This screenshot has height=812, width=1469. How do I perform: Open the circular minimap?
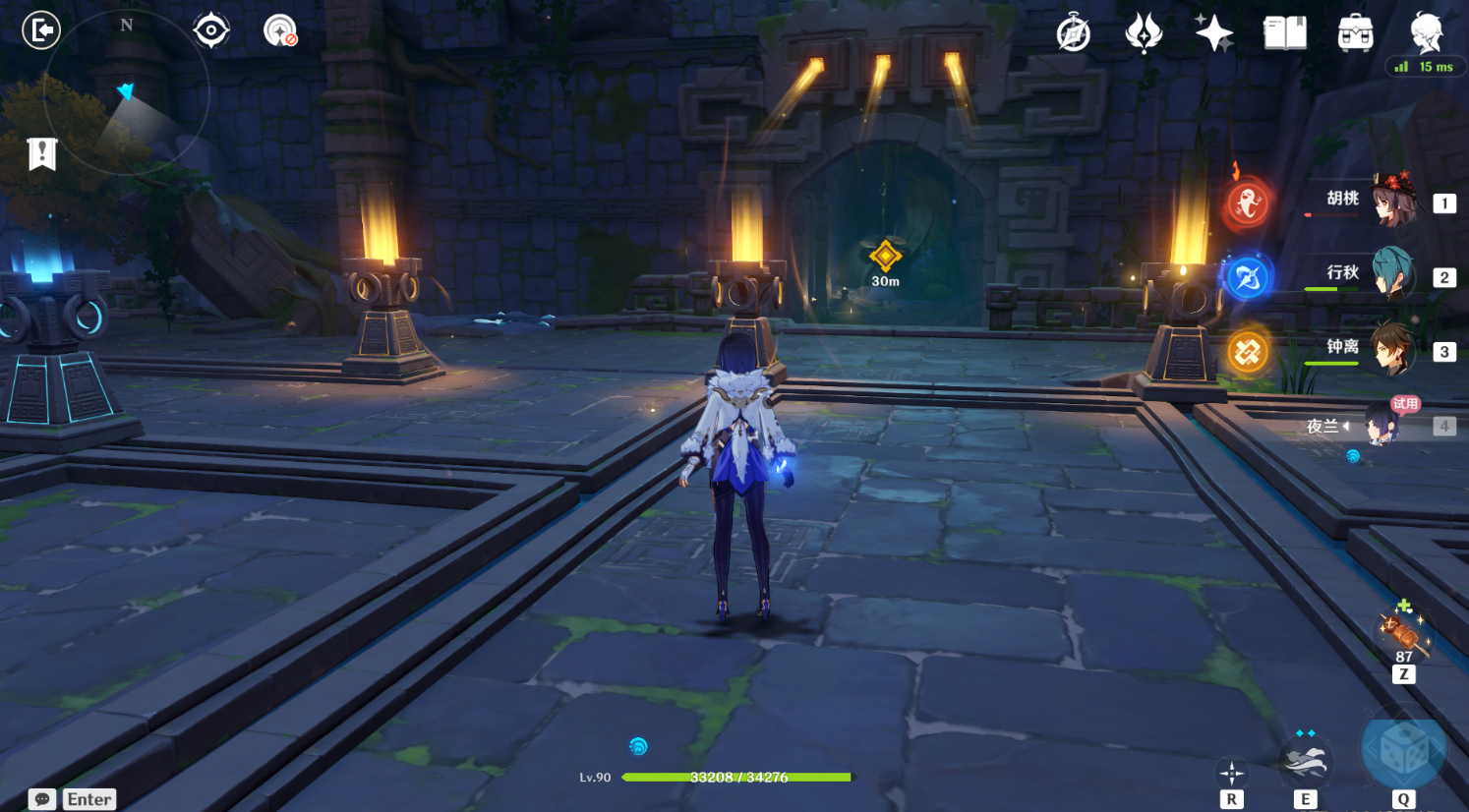tap(126, 93)
